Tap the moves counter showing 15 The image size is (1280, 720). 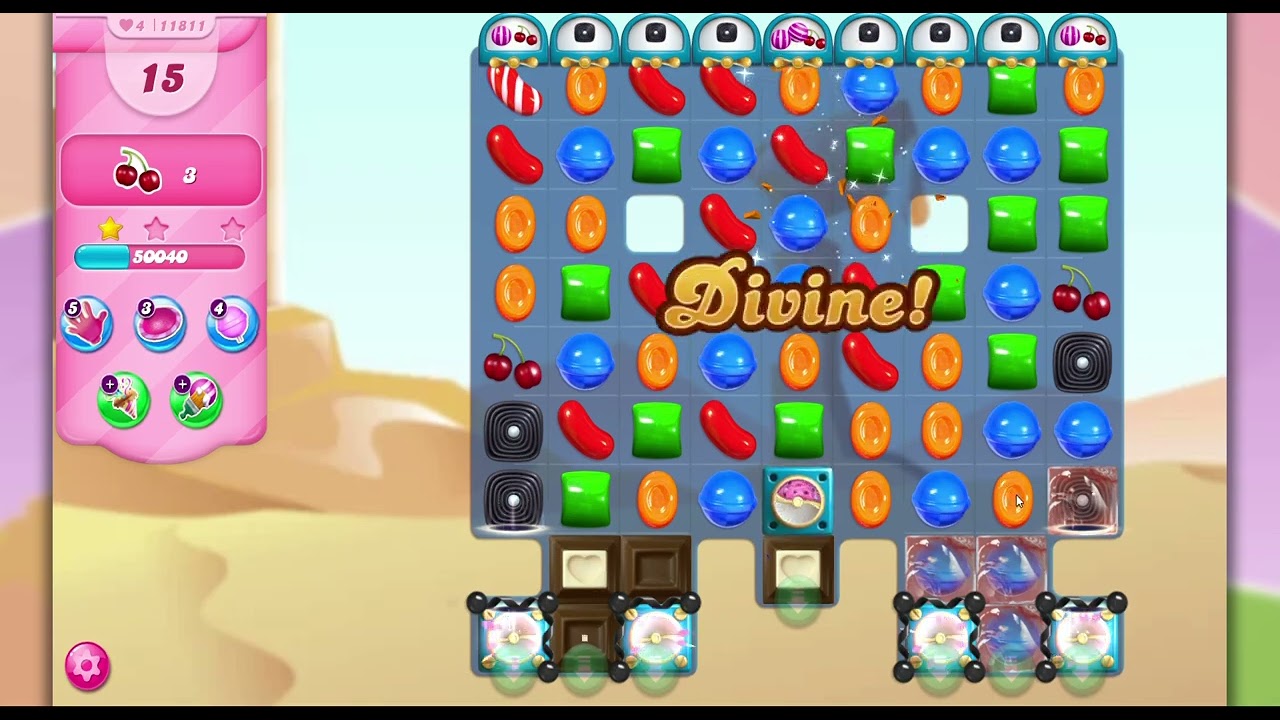tap(160, 79)
